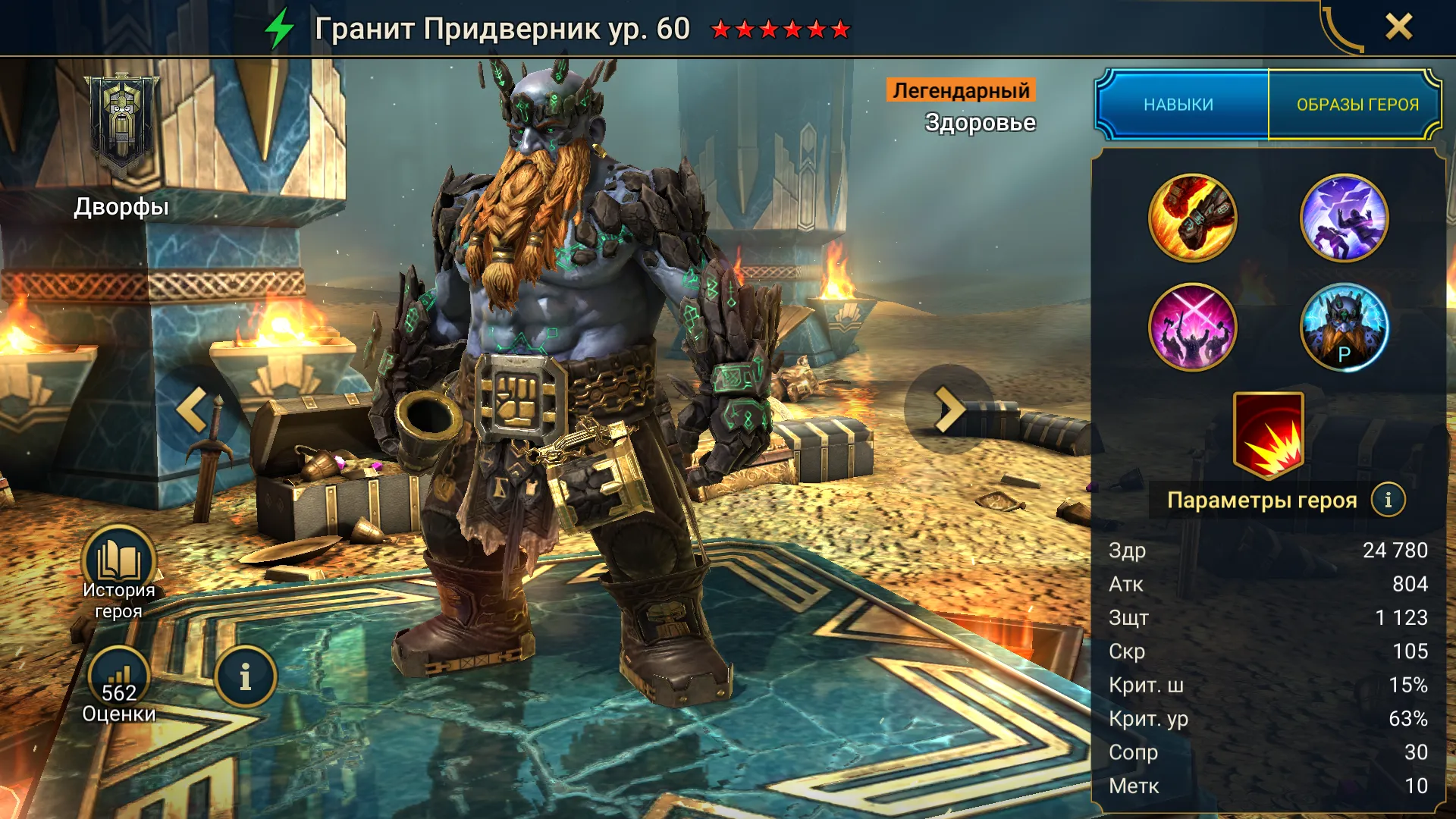
Task: Open the Образы героя tab
Action: (x=1357, y=105)
